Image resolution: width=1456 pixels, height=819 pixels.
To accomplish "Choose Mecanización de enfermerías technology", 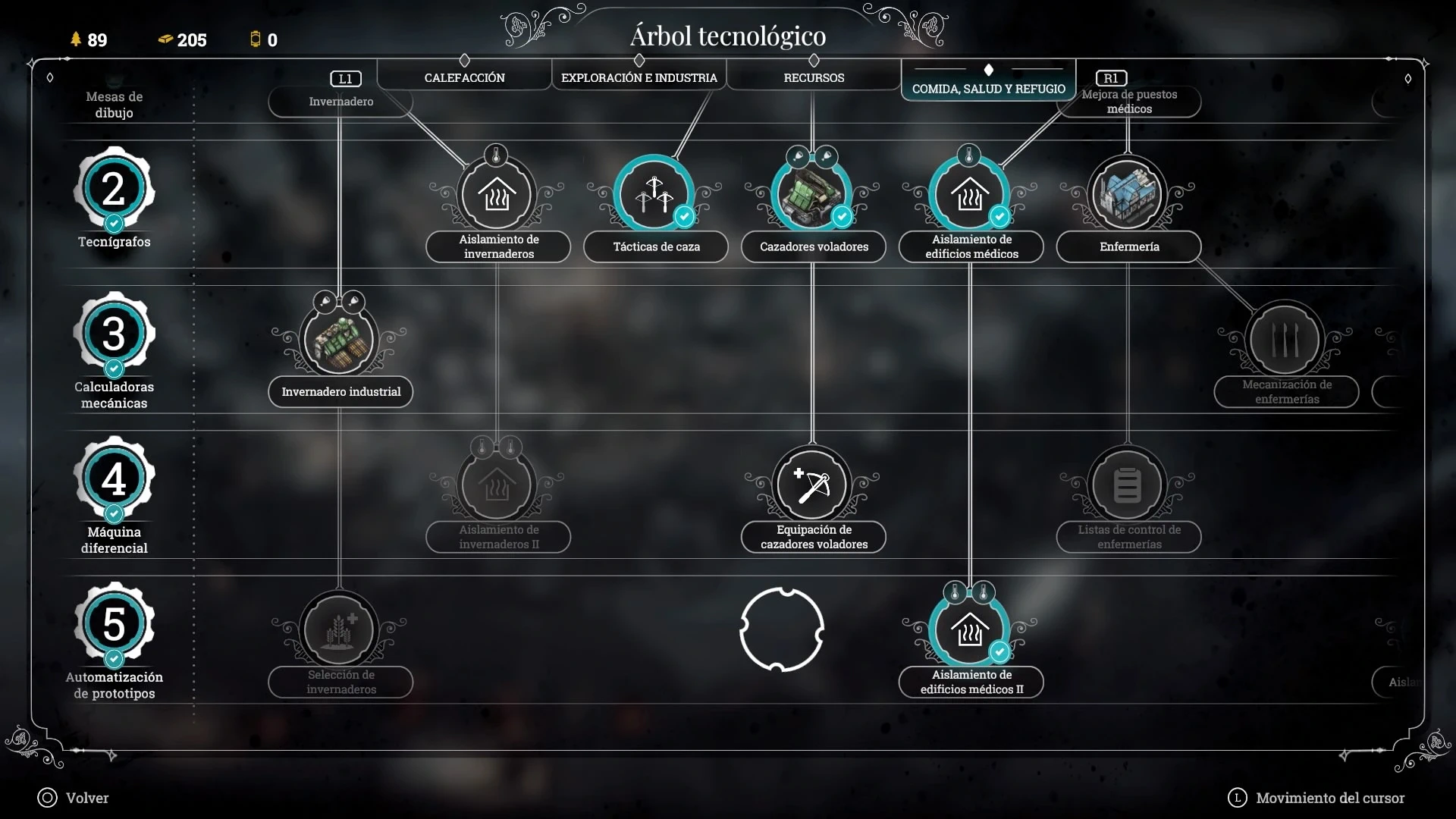I will point(1285,340).
